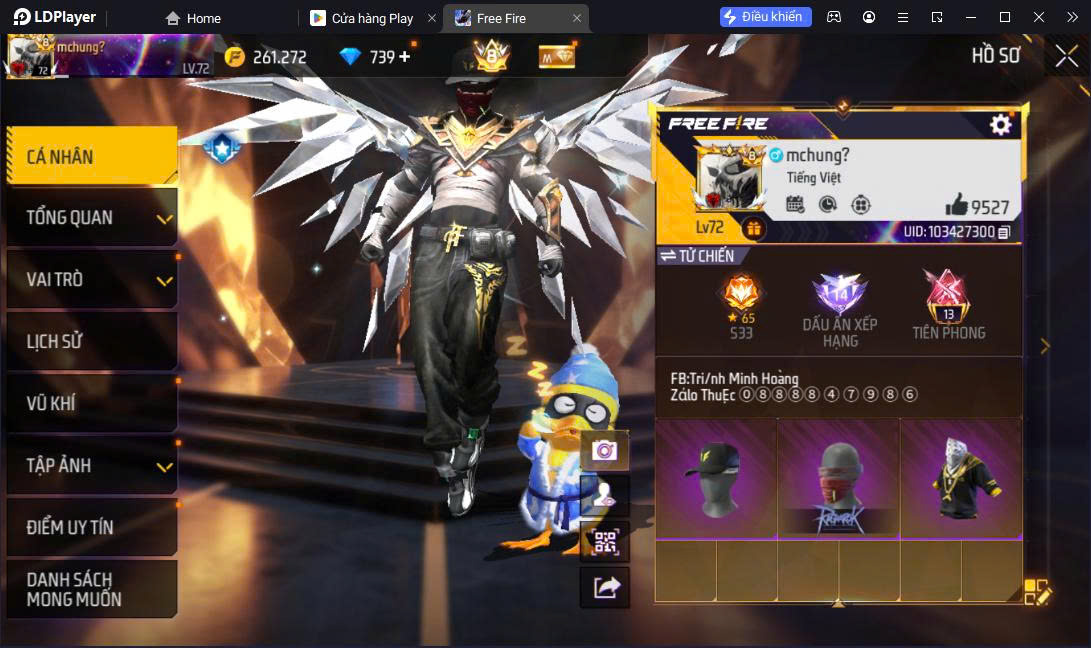Select the black cap item thumbnail

click(716, 478)
